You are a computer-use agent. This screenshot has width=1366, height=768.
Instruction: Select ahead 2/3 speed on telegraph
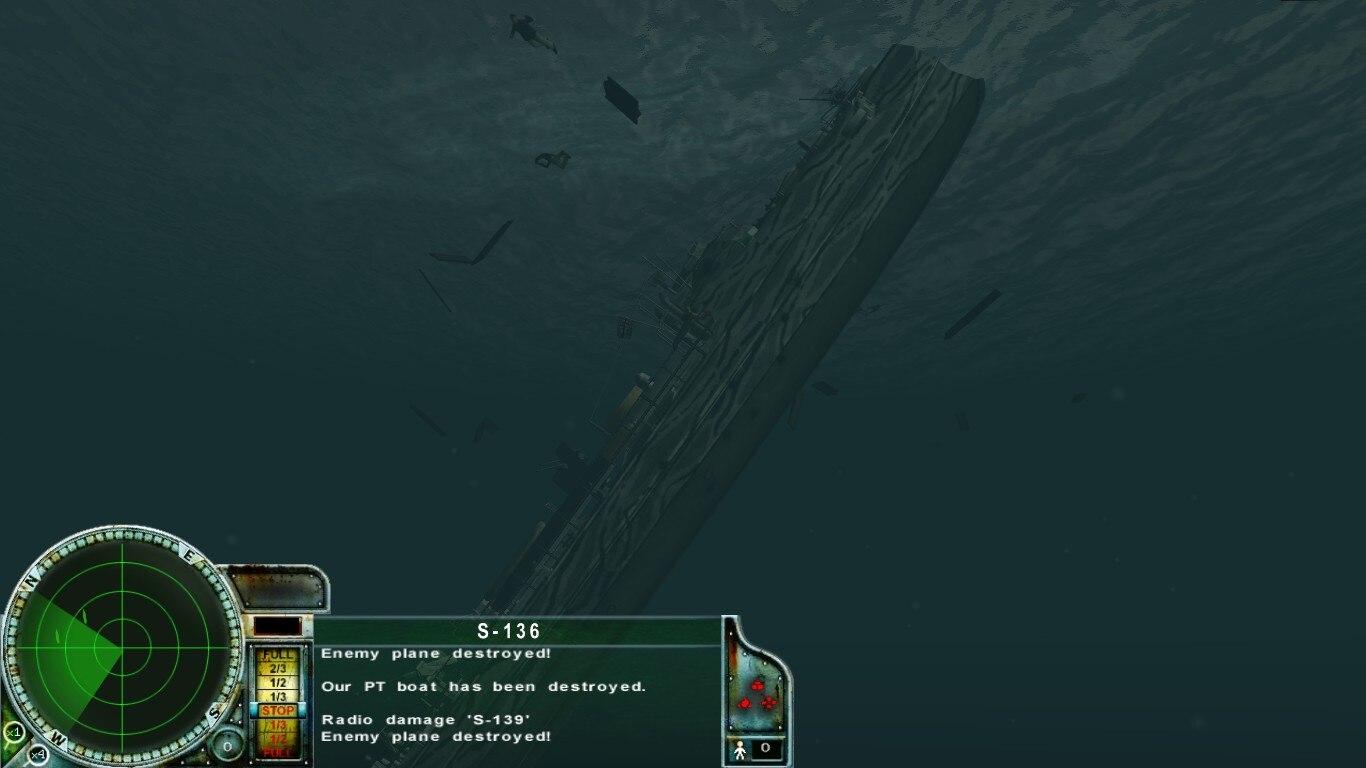(278, 668)
